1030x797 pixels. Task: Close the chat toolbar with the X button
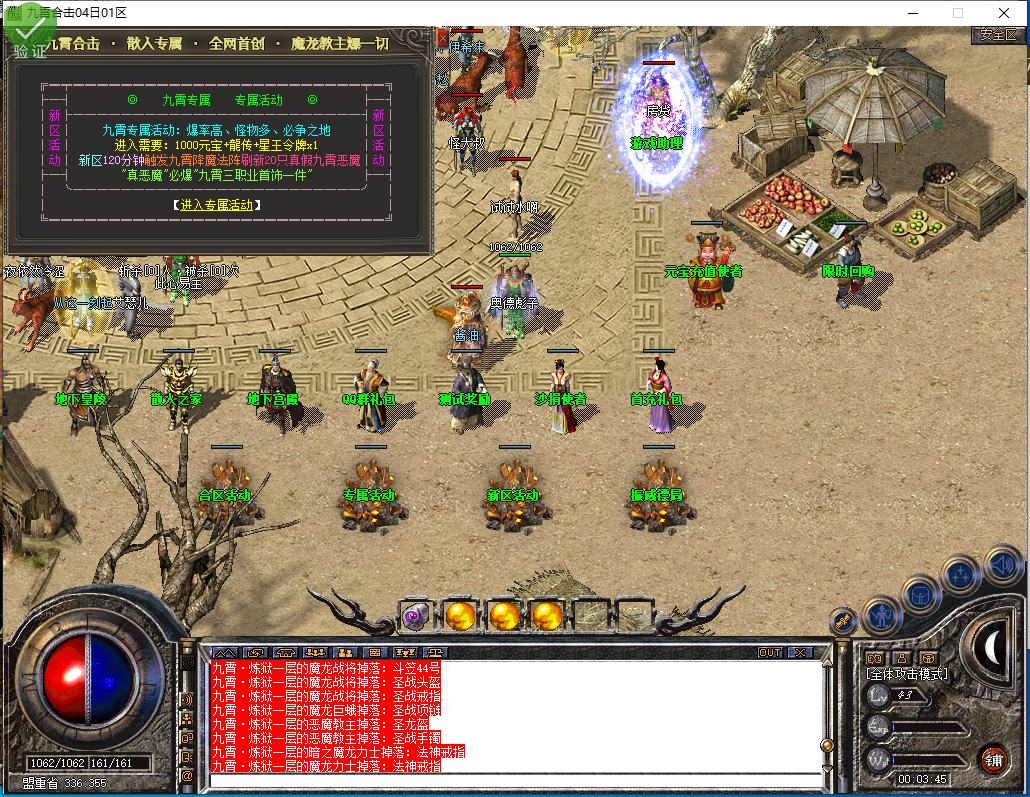click(x=800, y=652)
